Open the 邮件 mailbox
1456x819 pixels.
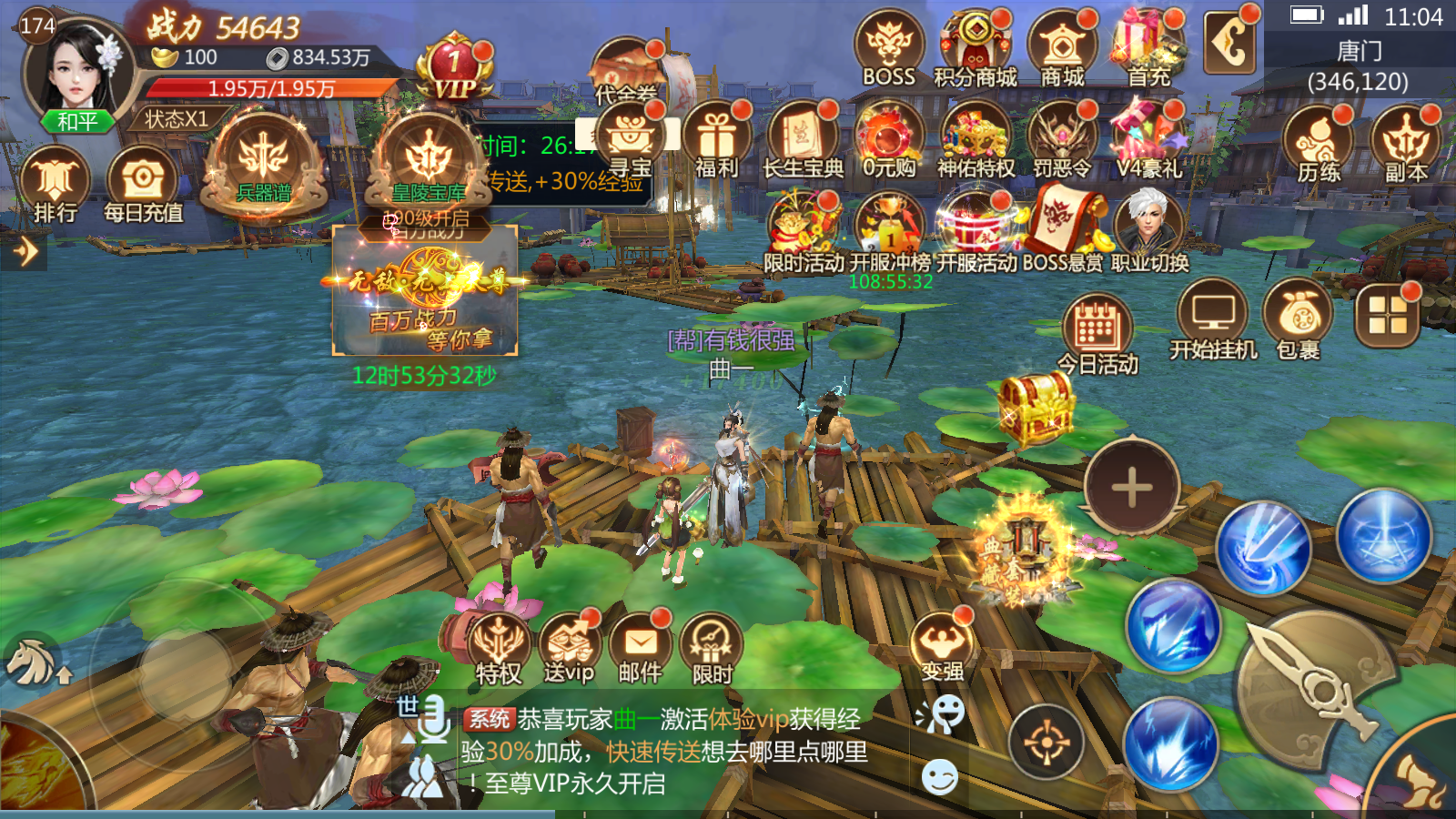tap(641, 646)
